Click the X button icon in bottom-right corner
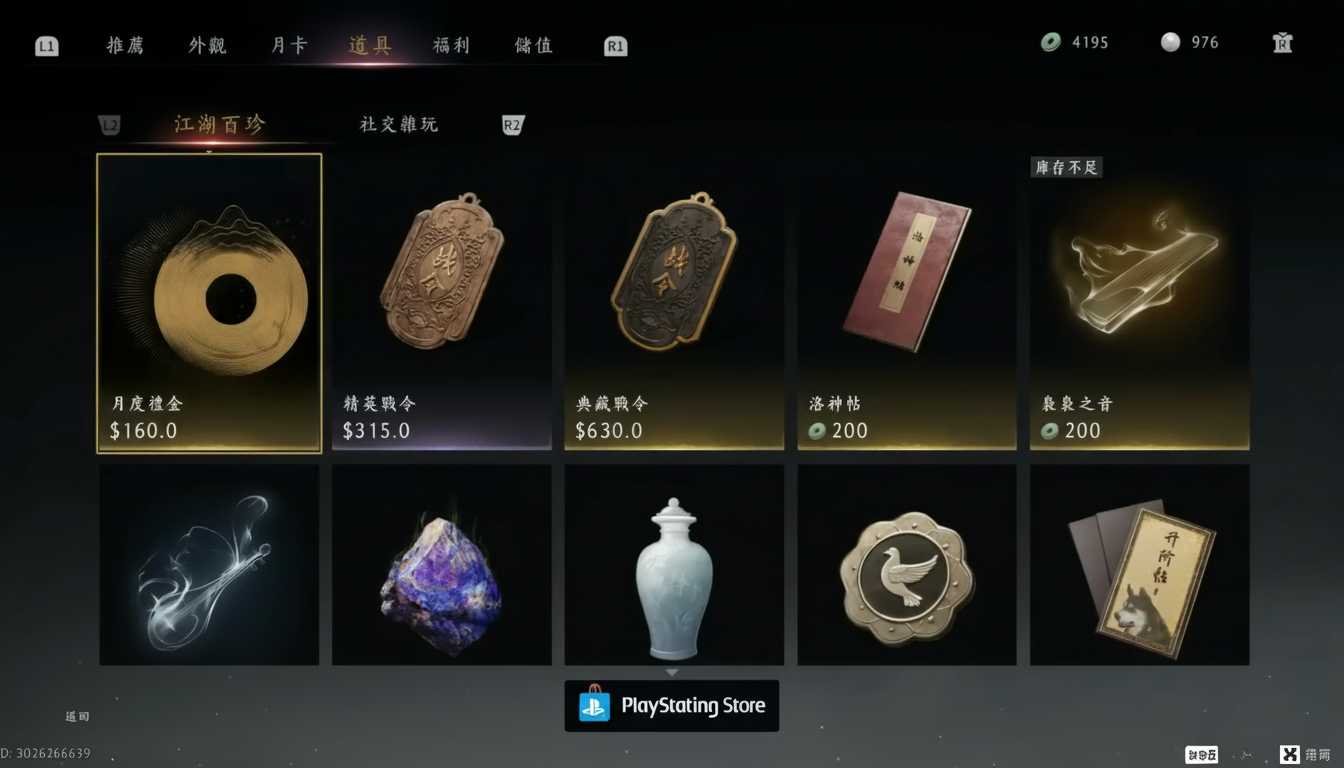The width and height of the screenshot is (1344, 768). pos(1288,753)
